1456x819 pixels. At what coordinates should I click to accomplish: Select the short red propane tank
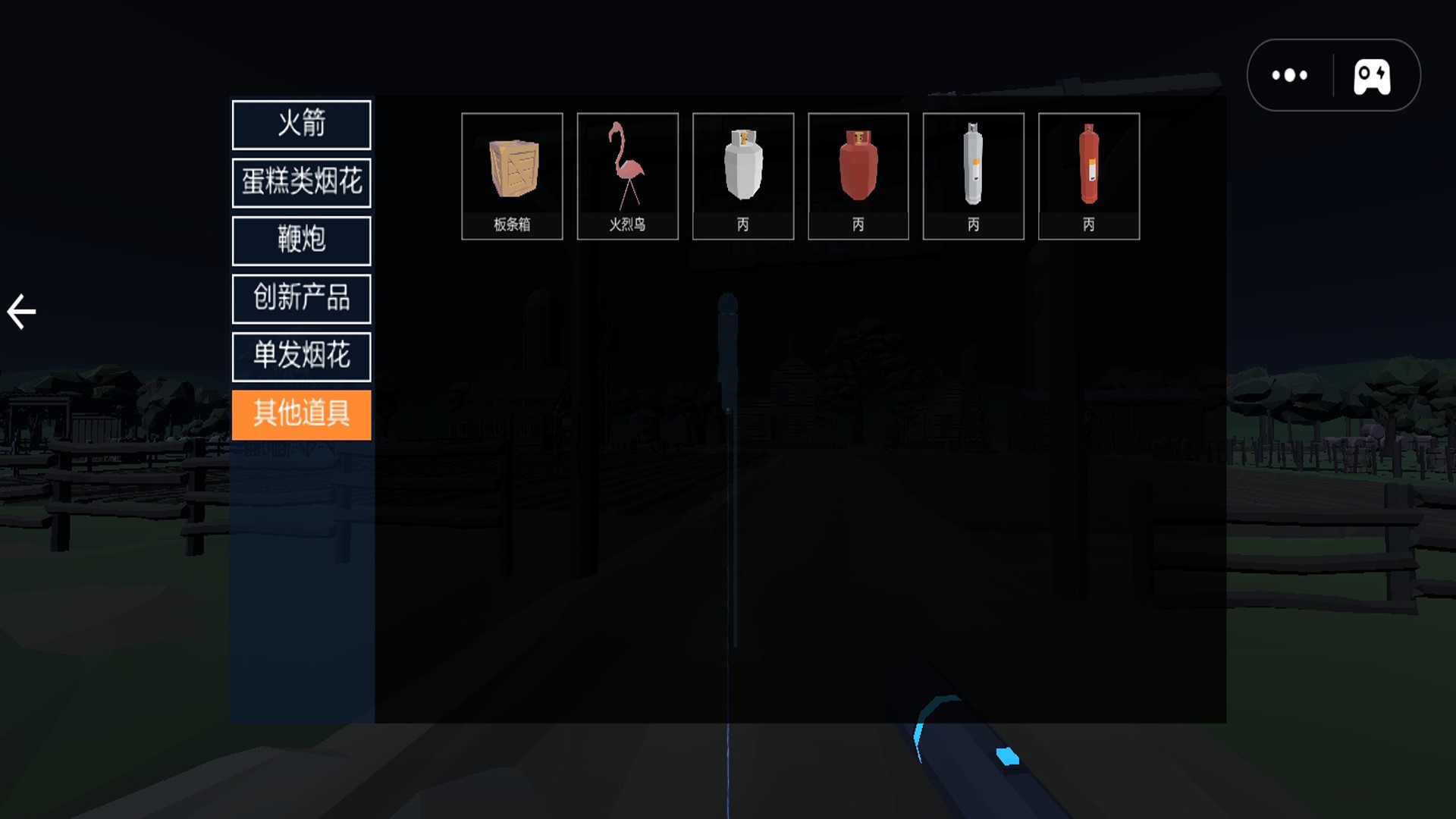(x=858, y=176)
